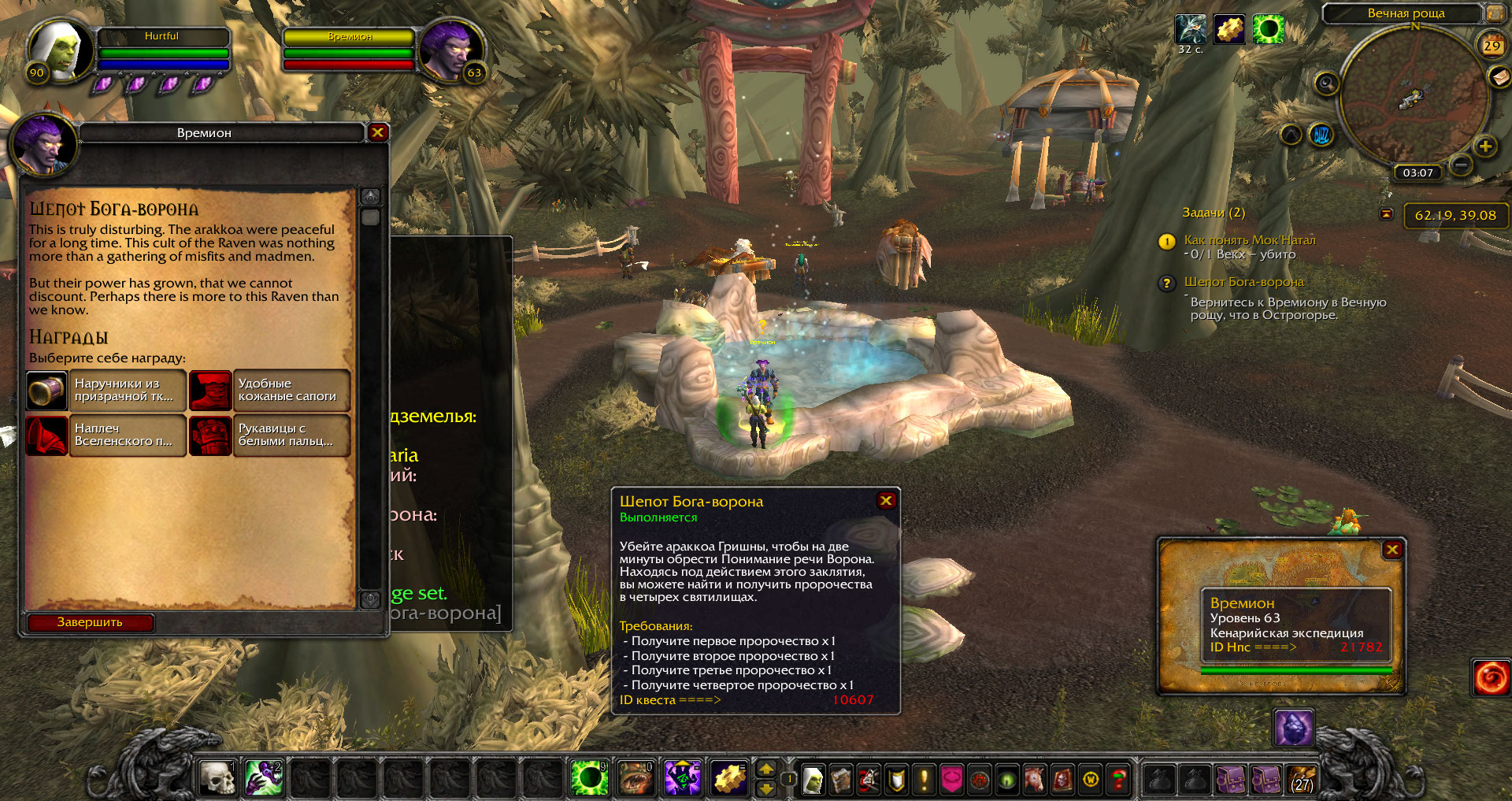The height and width of the screenshot is (801, 1512).
Task: Use the skull ability in slot 1
Action: pyautogui.click(x=217, y=778)
